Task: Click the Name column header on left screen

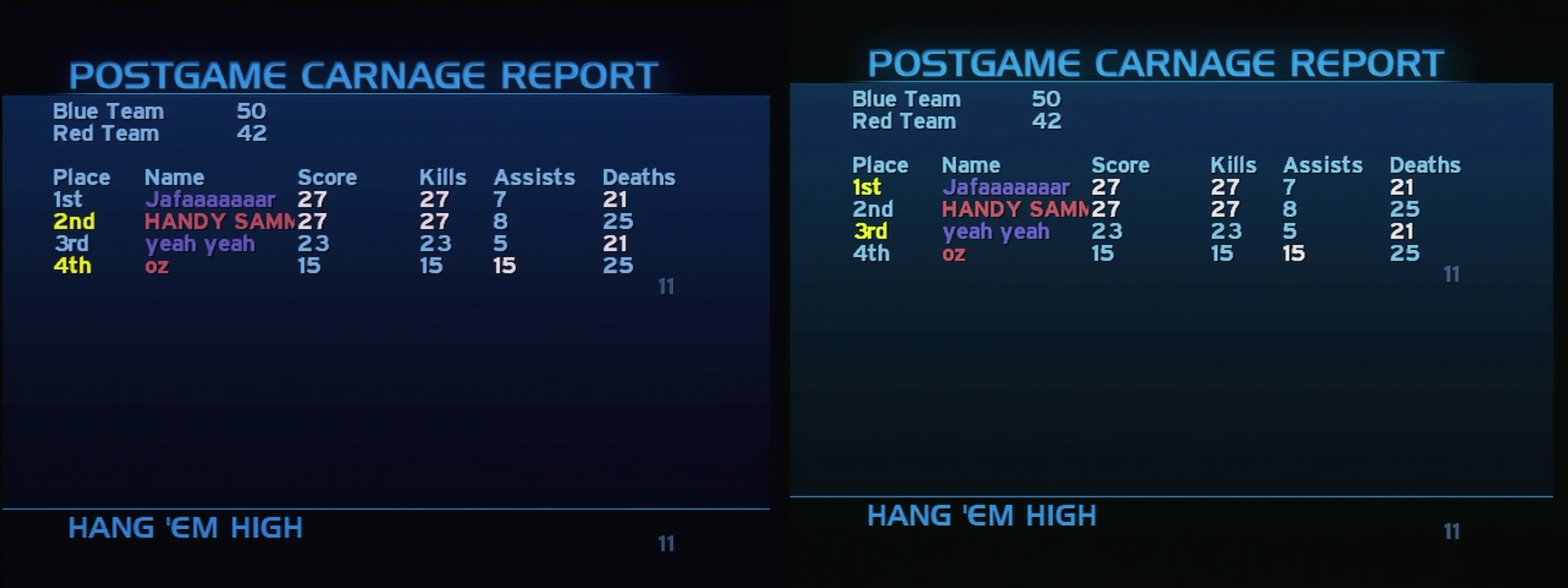Action: [x=175, y=176]
